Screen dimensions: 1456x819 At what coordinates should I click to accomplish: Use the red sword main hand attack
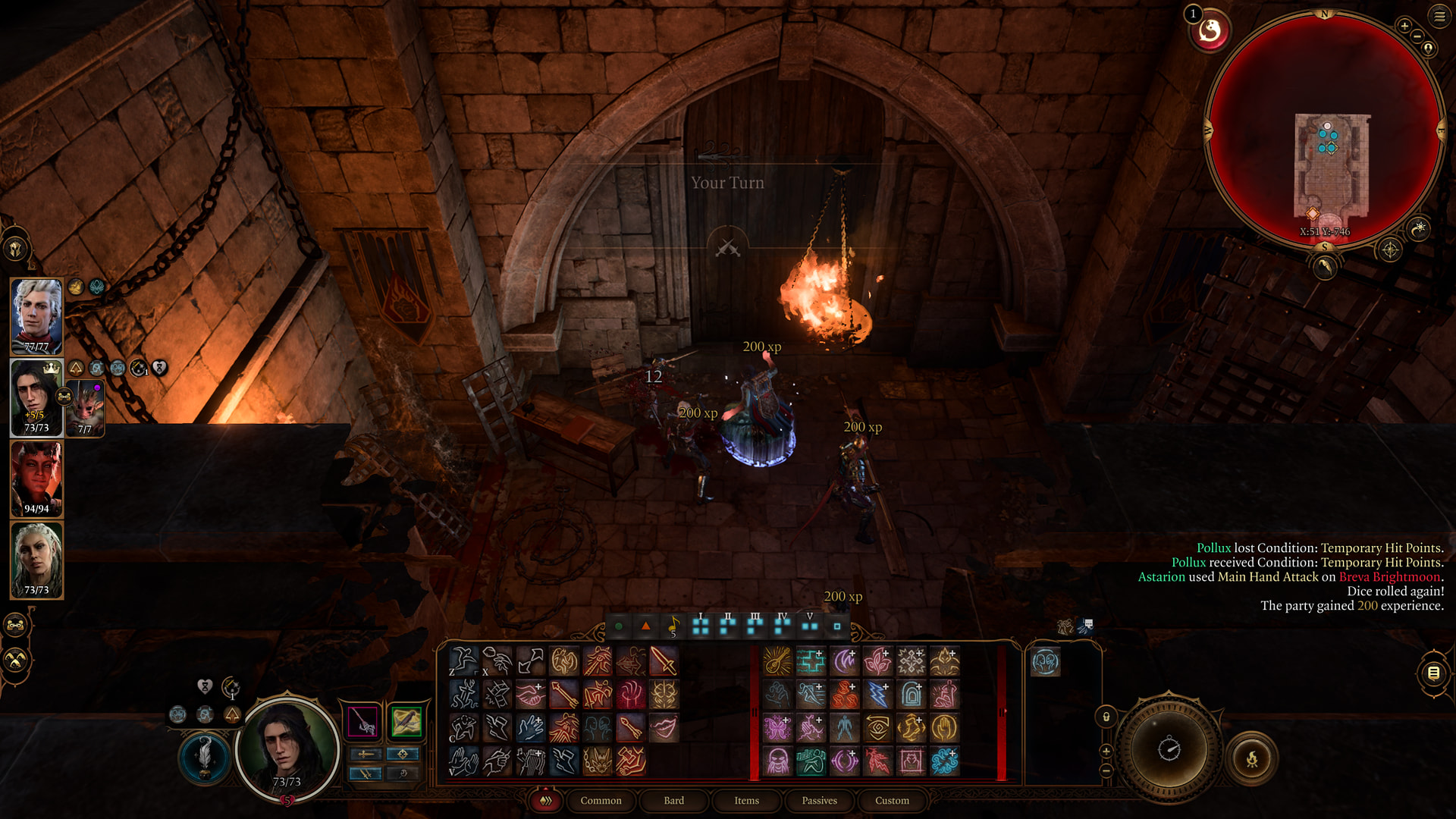tap(664, 661)
